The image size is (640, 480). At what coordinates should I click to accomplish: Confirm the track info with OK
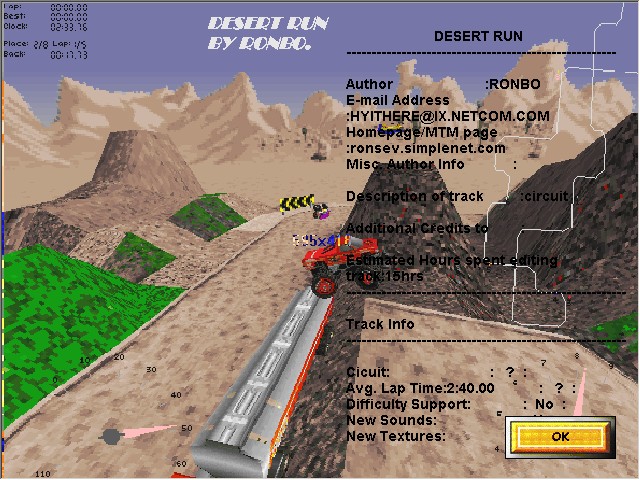(559, 437)
